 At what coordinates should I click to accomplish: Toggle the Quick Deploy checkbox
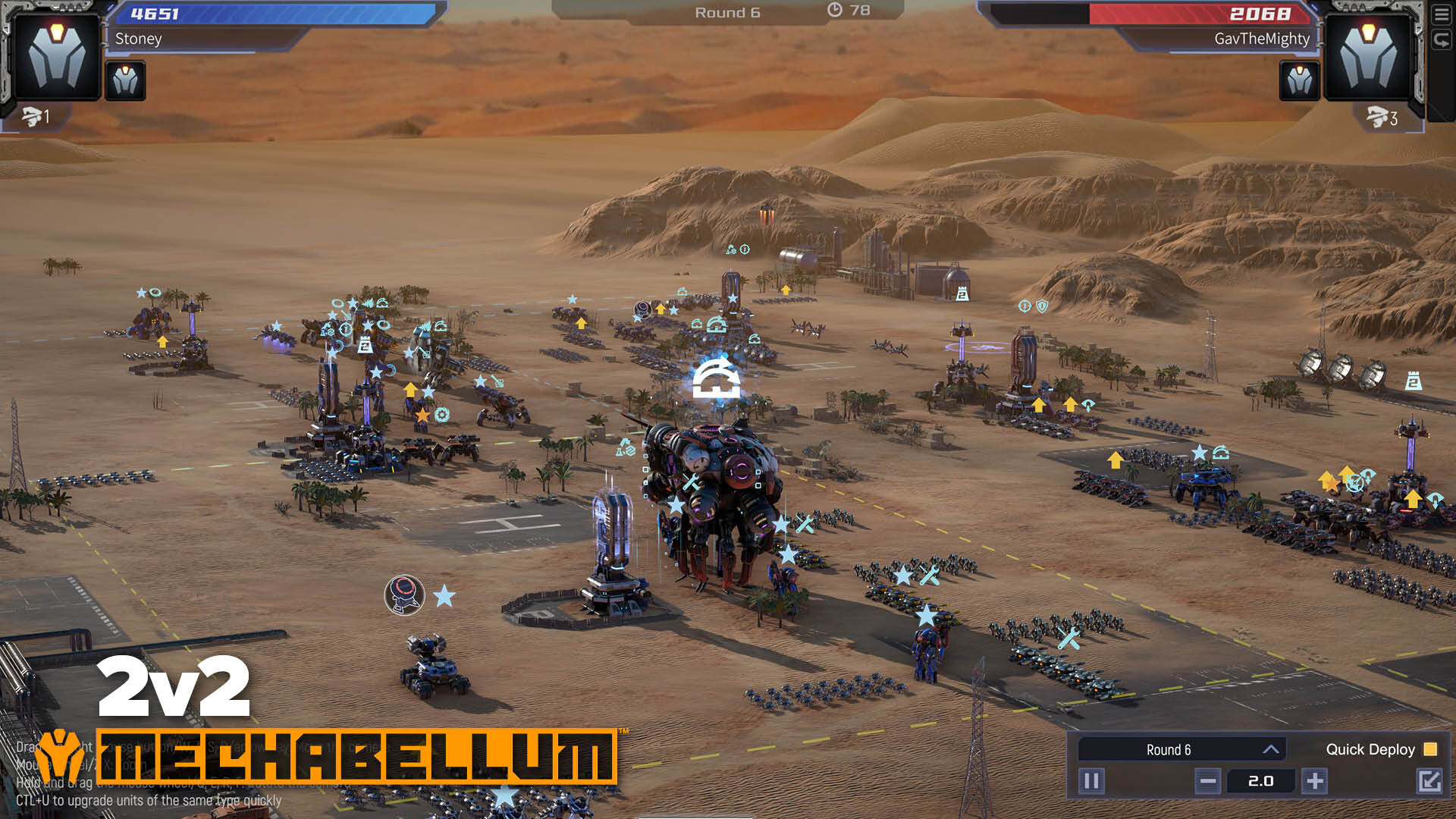coord(1430,749)
